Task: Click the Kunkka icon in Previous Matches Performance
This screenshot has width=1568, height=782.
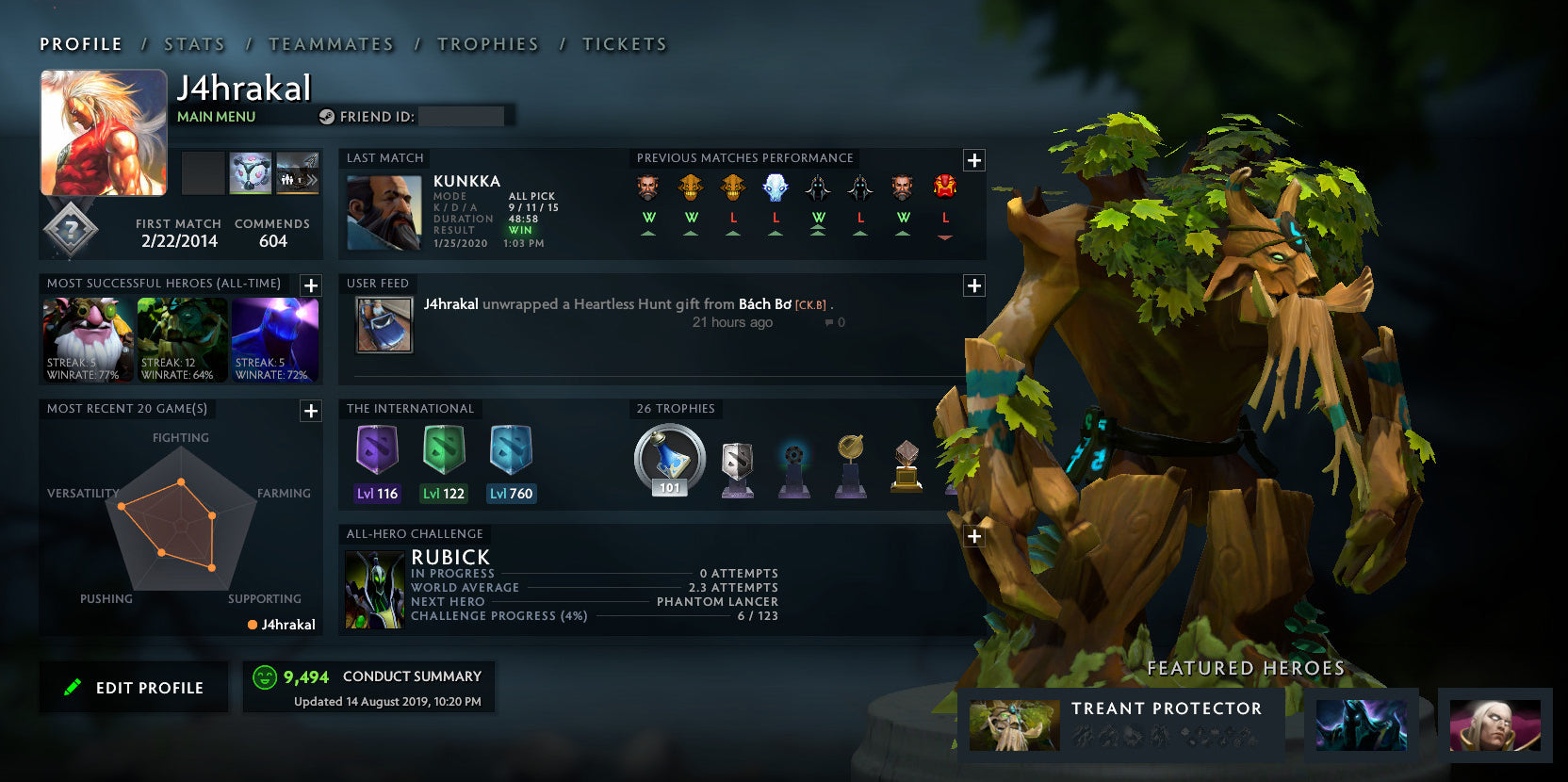Action: click(x=649, y=187)
